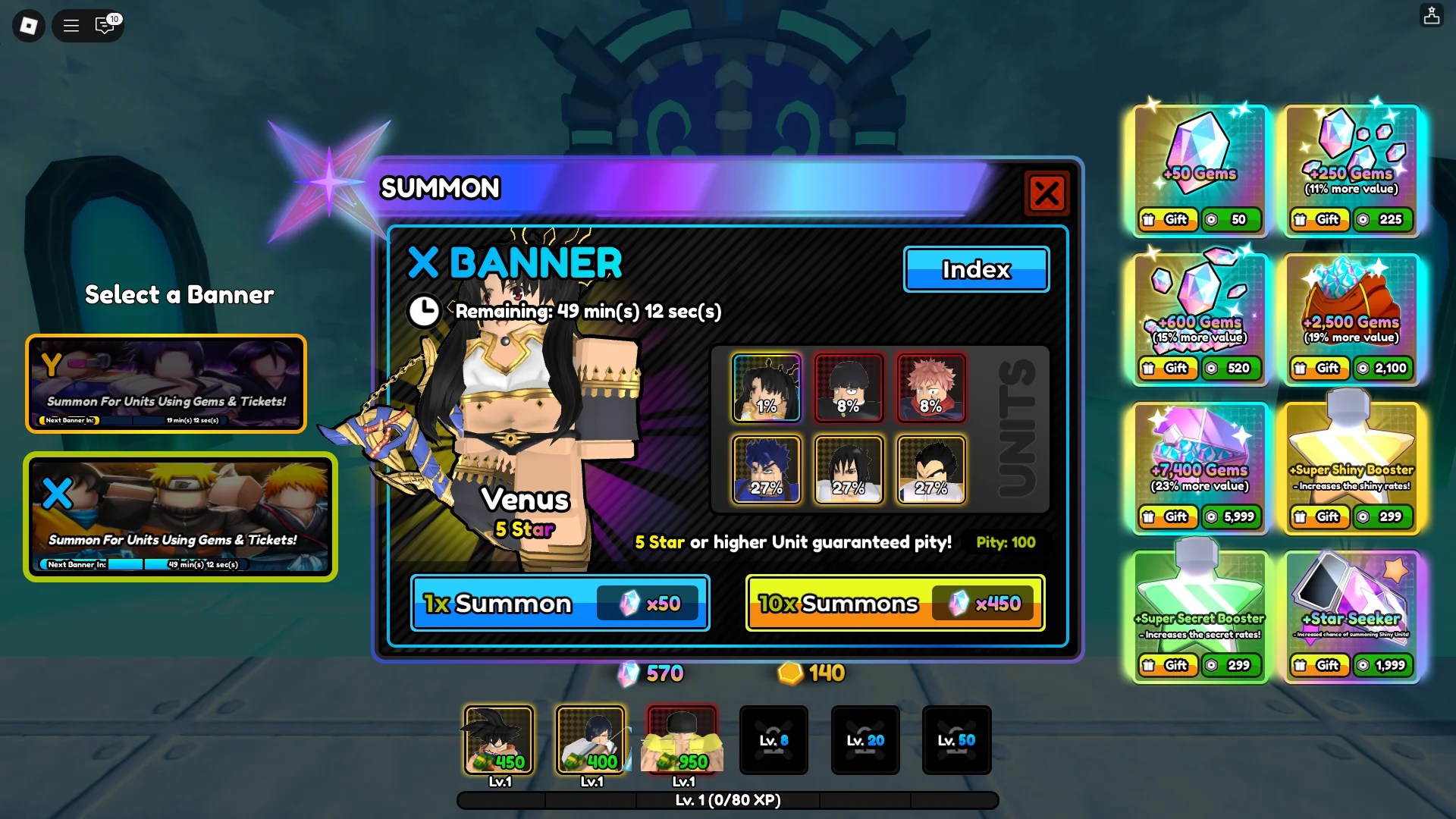Click the clock icon beside the banner timer
The width and height of the screenshot is (1456, 819).
pyautogui.click(x=425, y=311)
